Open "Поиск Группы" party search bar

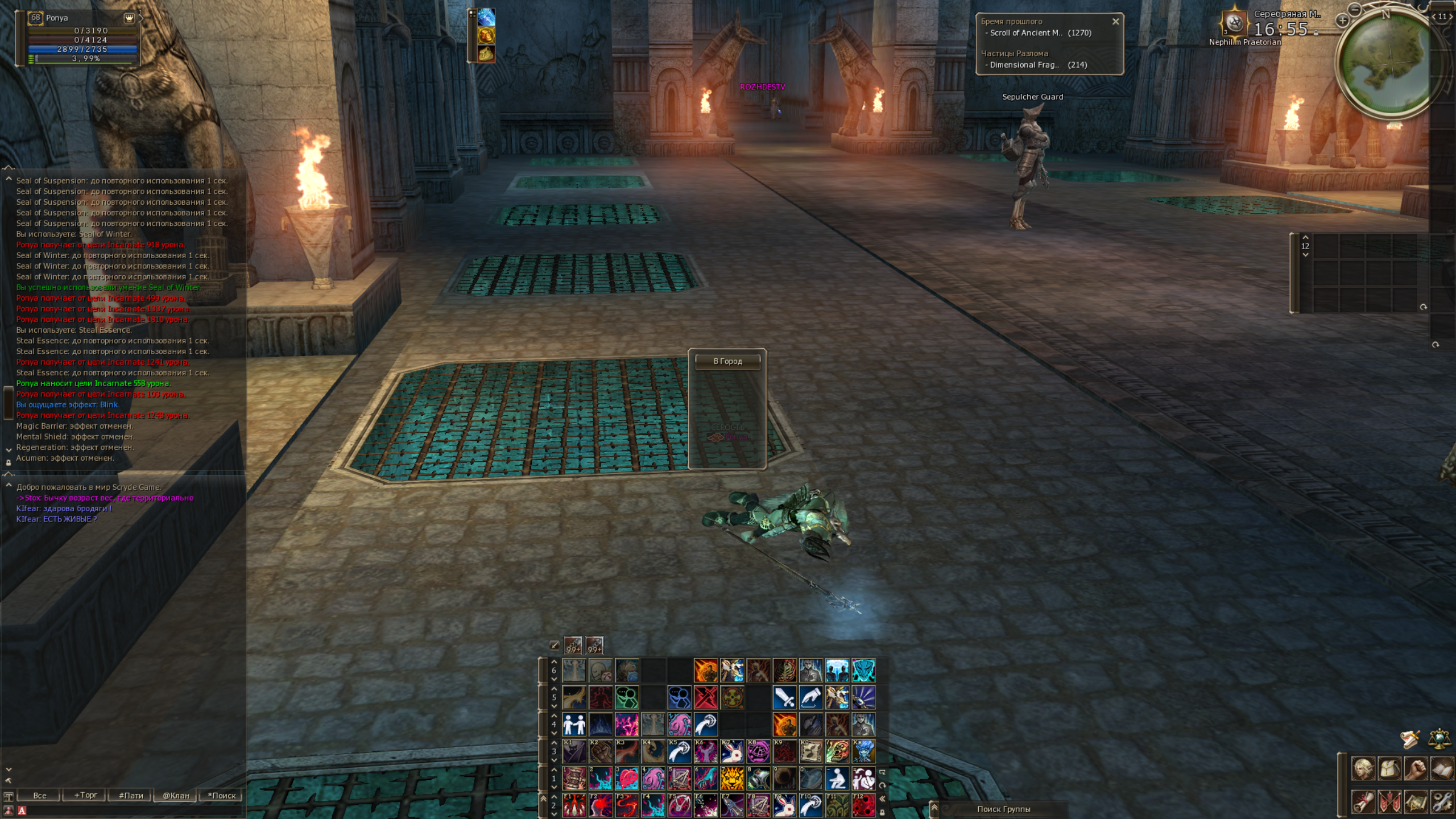pos(1003,809)
